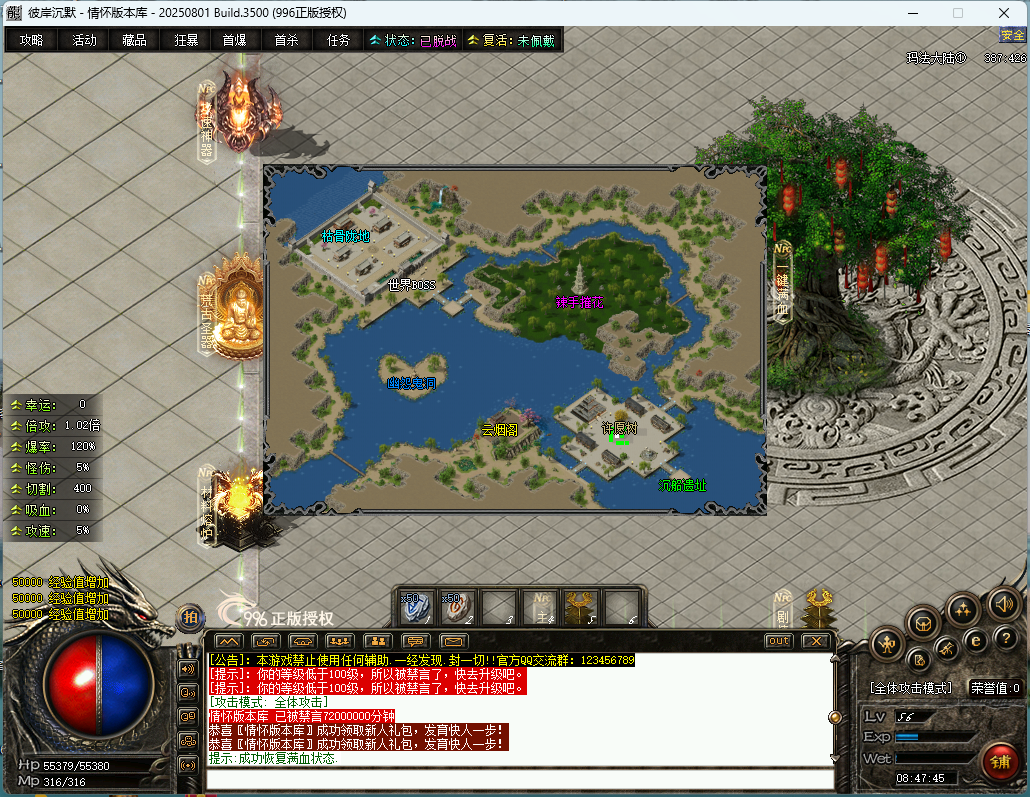Select 辣手摧花 on the world map
The image size is (1030, 797).
click(x=579, y=302)
